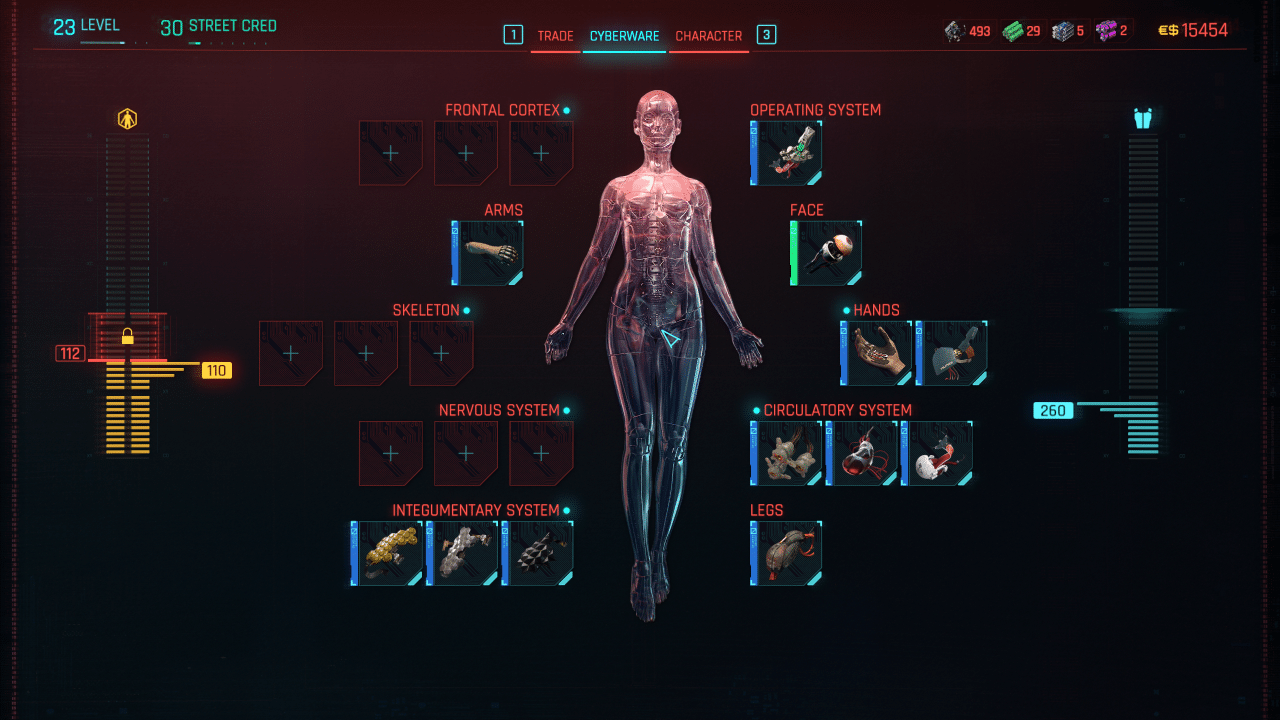This screenshot has height=720, width=1280.
Task: Open the Cyberware tab
Action: (x=624, y=36)
